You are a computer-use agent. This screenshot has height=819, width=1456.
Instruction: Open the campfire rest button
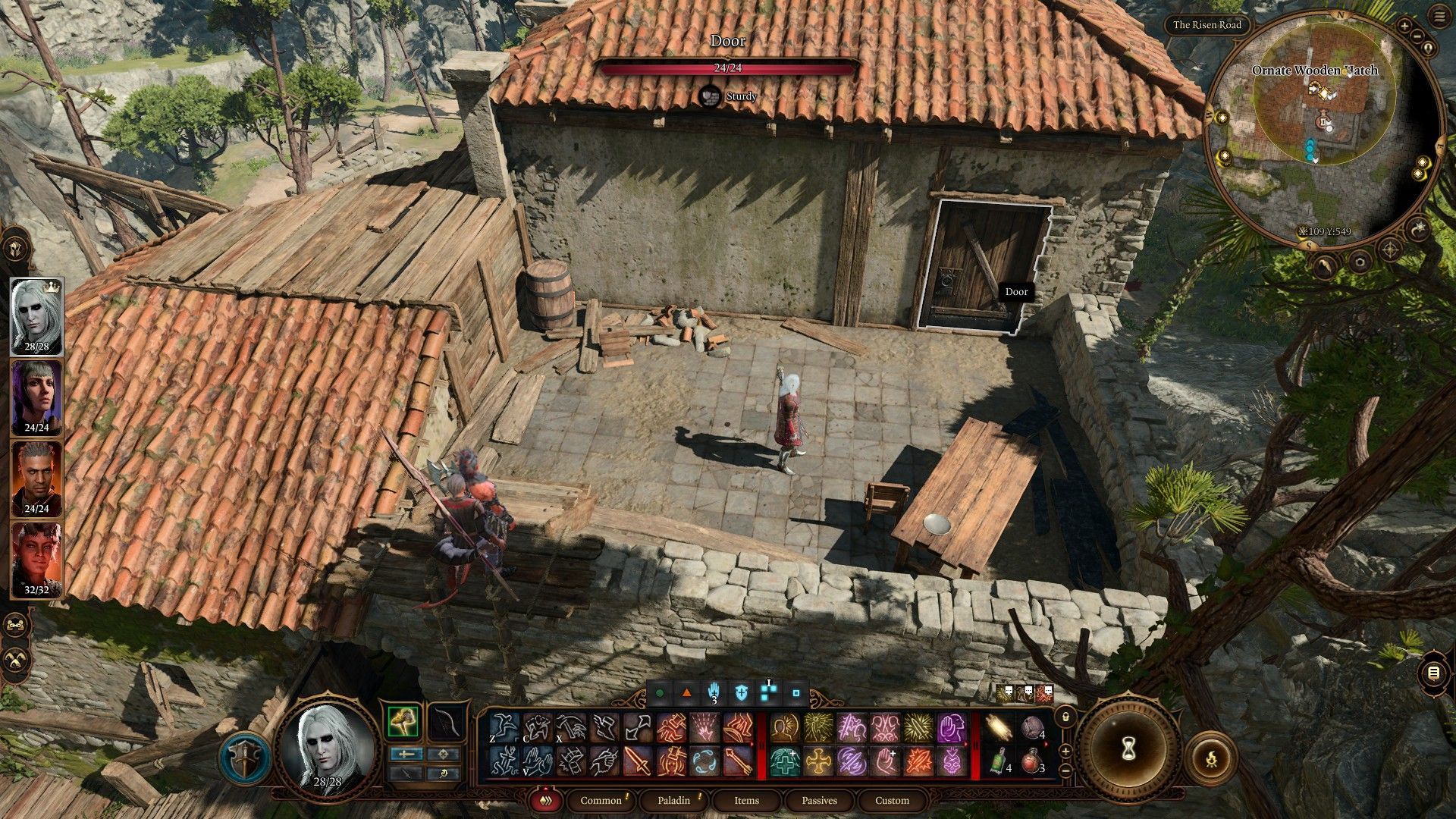[1211, 757]
